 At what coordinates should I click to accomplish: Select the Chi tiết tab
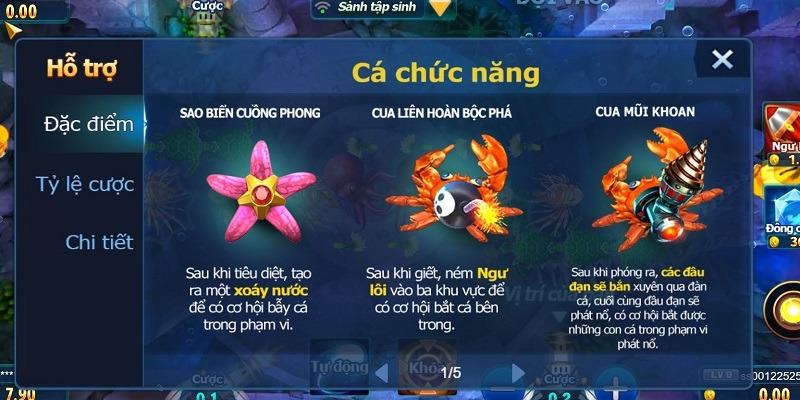pos(99,242)
